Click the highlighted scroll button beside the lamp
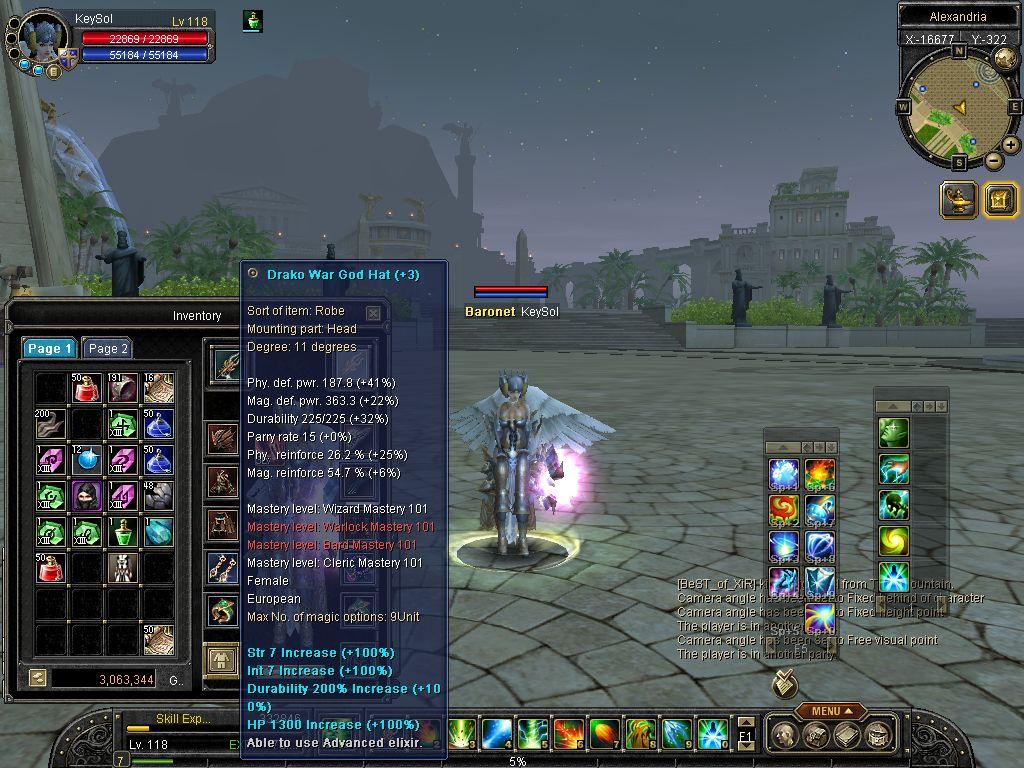Viewport: 1024px width, 768px height. click(999, 200)
